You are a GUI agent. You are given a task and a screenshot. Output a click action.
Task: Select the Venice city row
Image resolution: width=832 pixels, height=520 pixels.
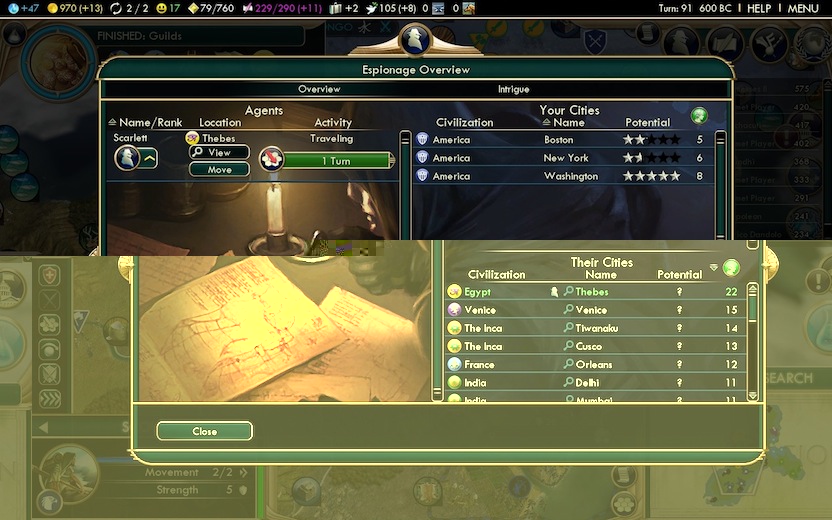tap(594, 310)
